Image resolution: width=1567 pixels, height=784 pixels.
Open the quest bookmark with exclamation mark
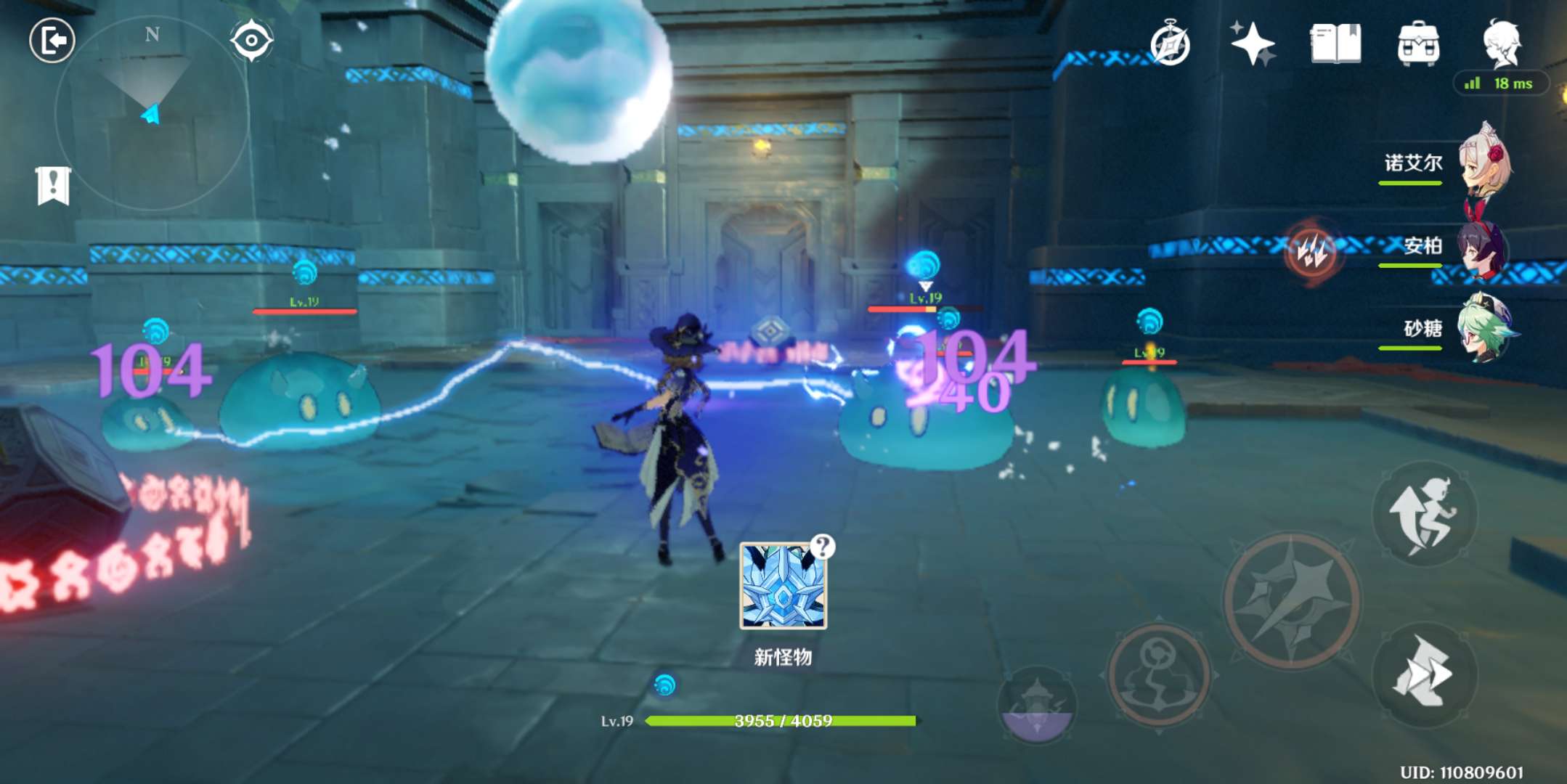click(53, 186)
